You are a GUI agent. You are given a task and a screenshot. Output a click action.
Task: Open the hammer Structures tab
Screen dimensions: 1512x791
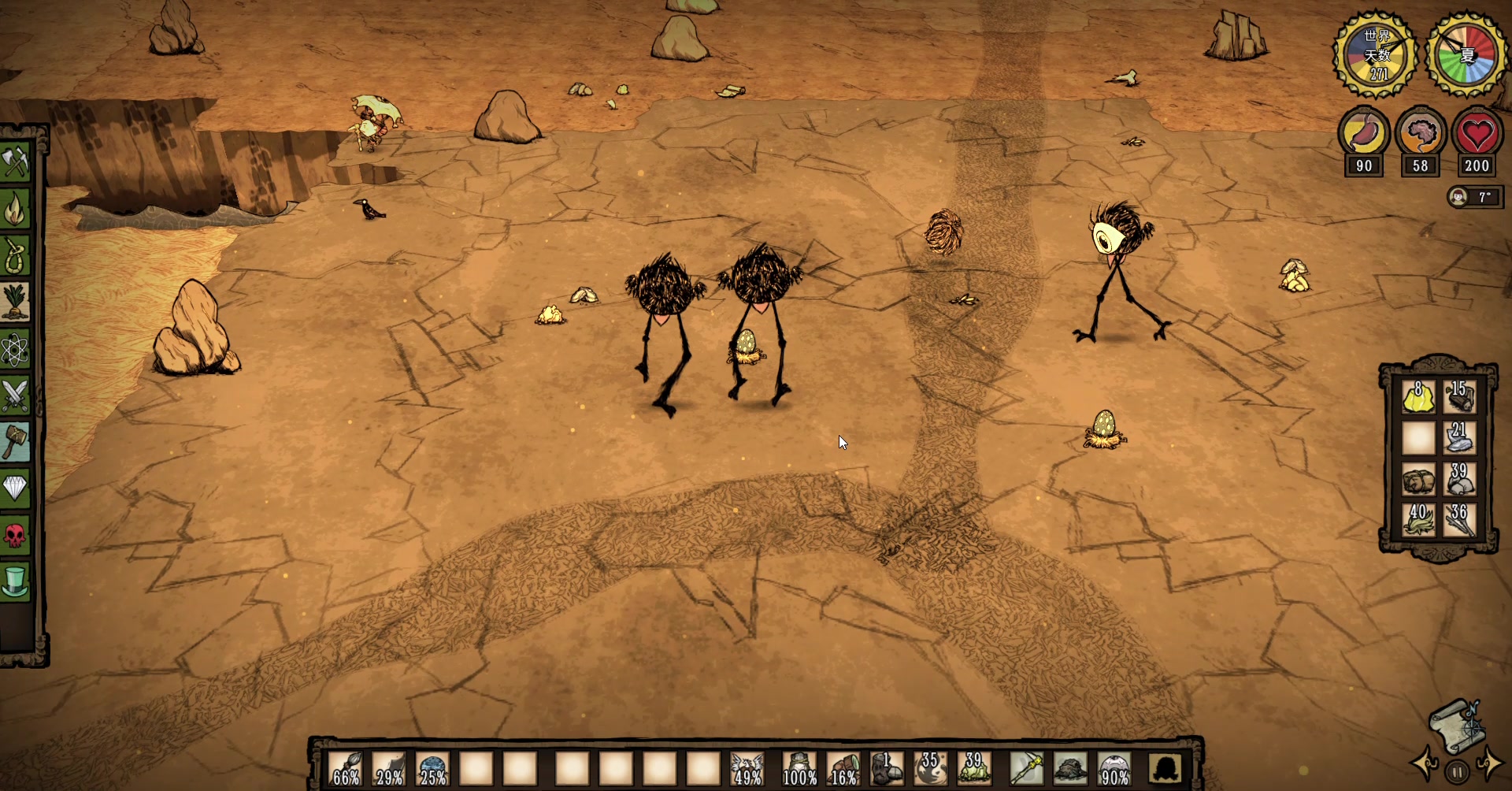click(16, 442)
